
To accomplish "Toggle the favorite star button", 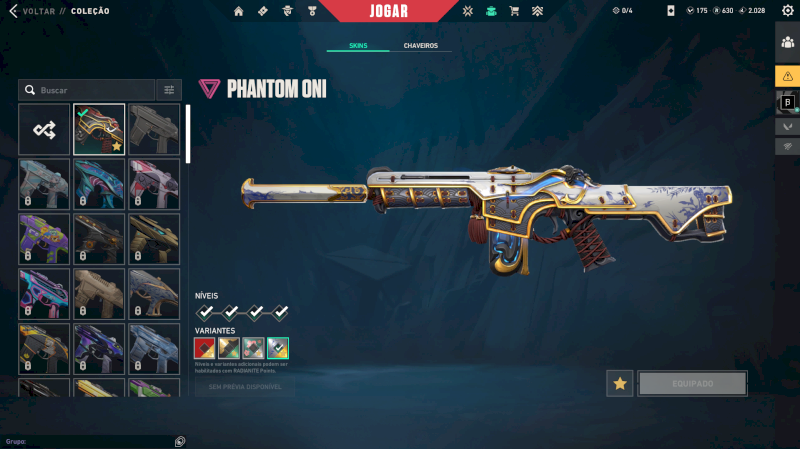I will [x=620, y=383].
